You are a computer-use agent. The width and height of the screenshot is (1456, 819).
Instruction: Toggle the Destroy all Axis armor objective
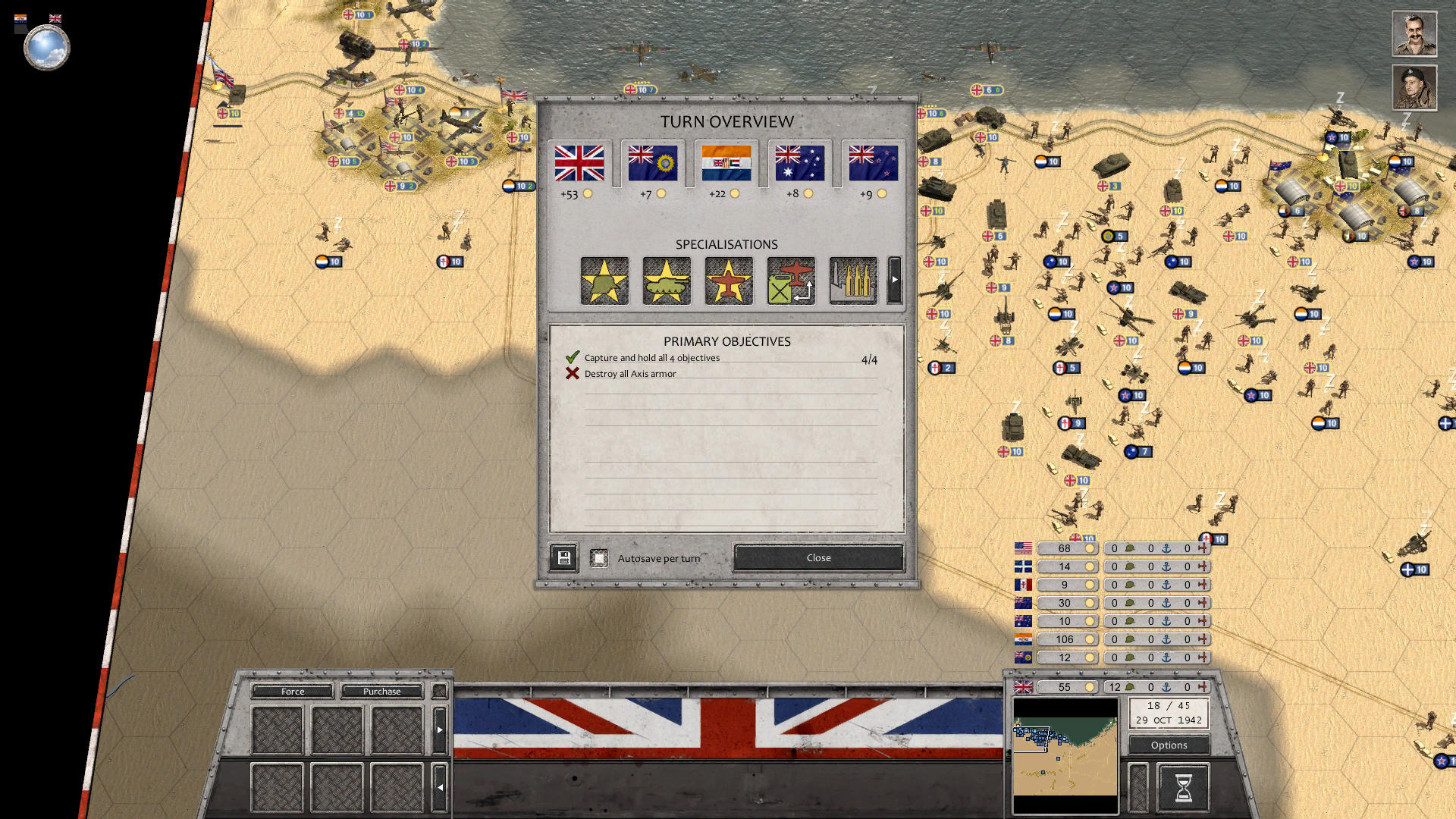pyautogui.click(x=573, y=373)
